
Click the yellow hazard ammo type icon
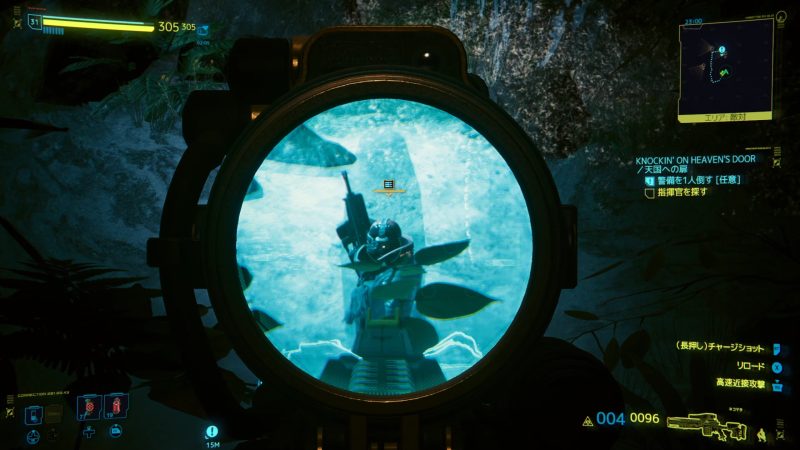[x=588, y=422]
